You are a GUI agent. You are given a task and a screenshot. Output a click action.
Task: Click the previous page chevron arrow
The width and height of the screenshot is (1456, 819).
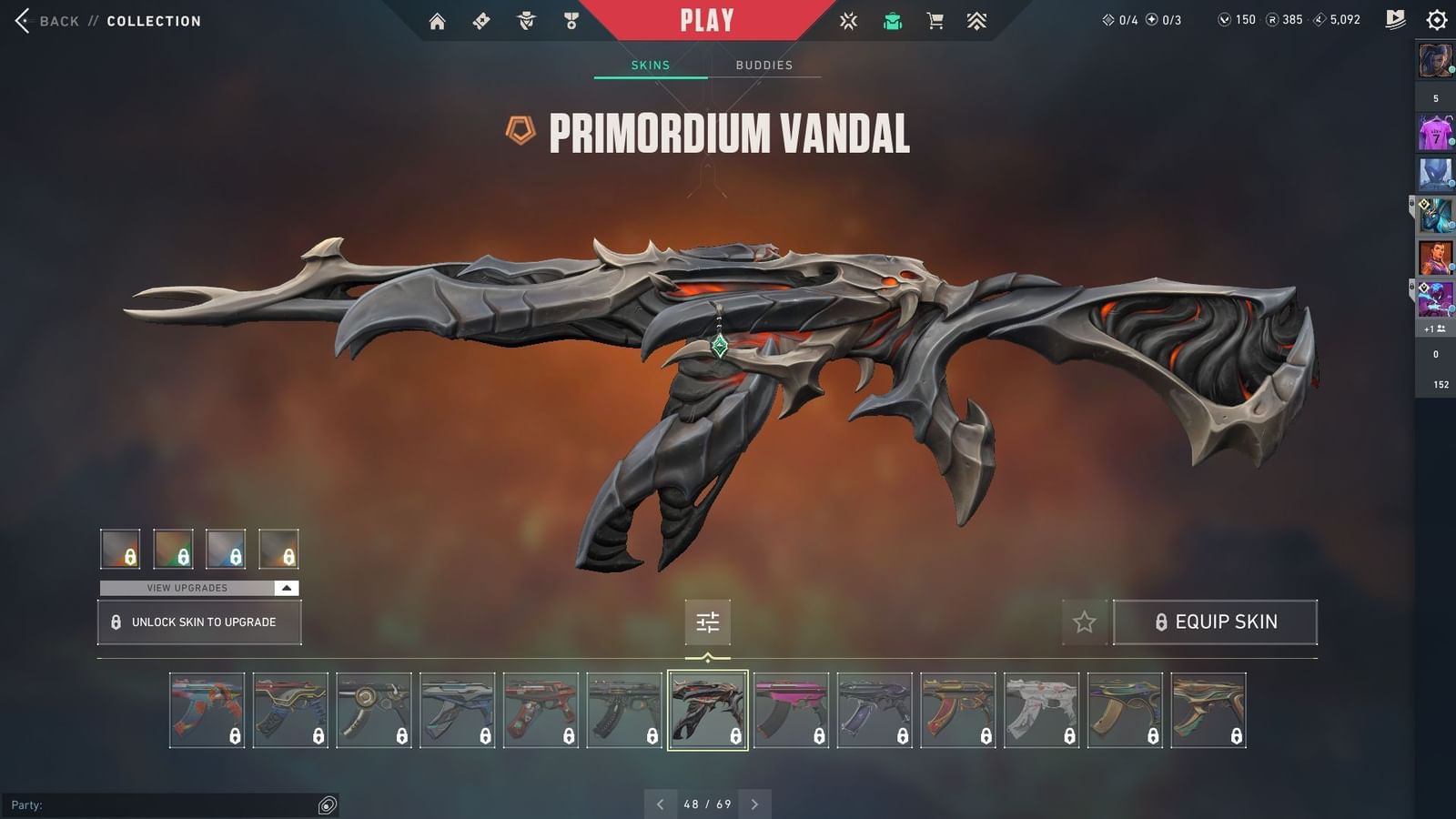click(660, 804)
